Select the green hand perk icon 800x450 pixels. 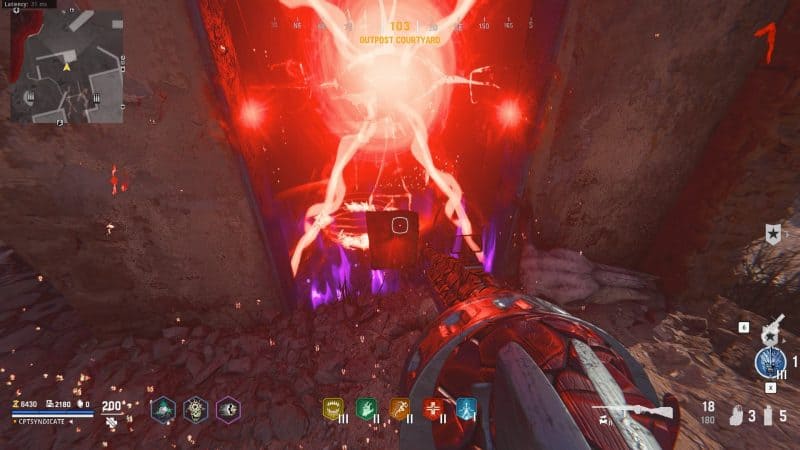(x=366, y=407)
